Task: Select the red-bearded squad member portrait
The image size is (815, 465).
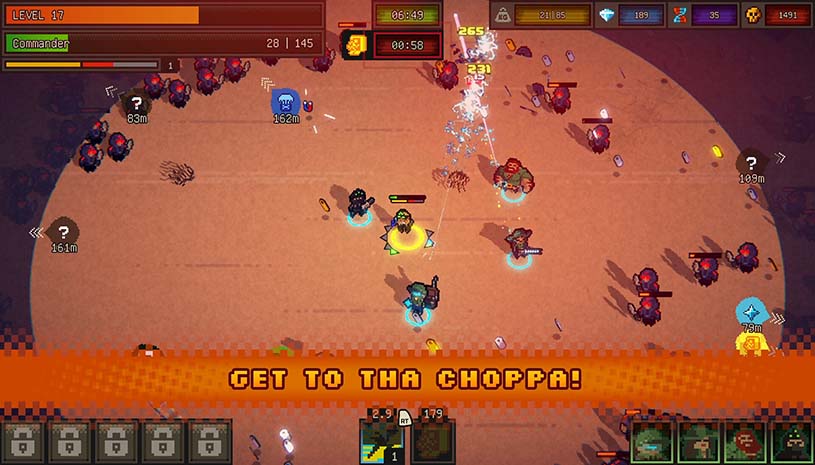Action: 744,442
